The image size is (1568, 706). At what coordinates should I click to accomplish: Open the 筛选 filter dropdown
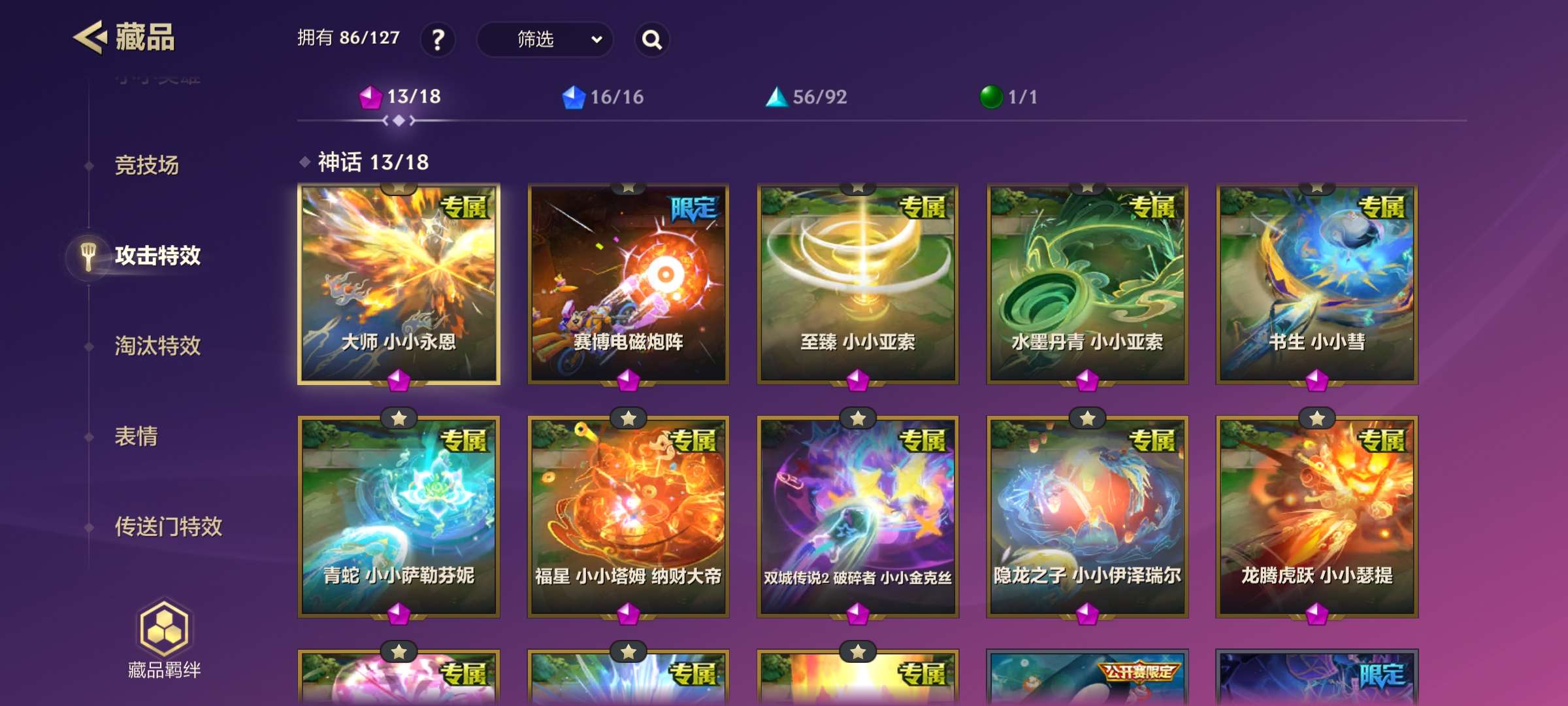pyautogui.click(x=545, y=40)
